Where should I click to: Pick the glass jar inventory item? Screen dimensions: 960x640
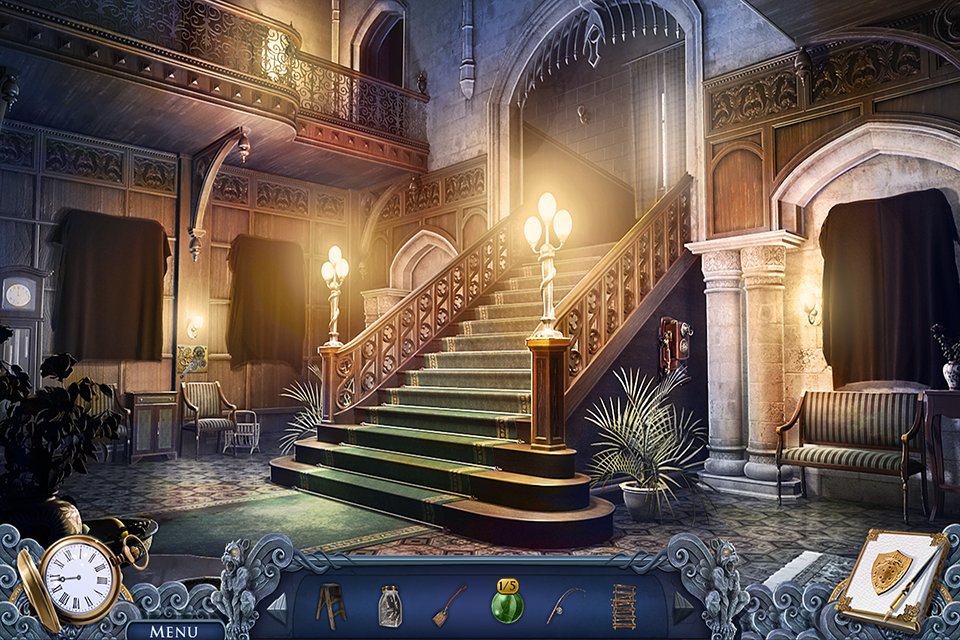(390, 606)
